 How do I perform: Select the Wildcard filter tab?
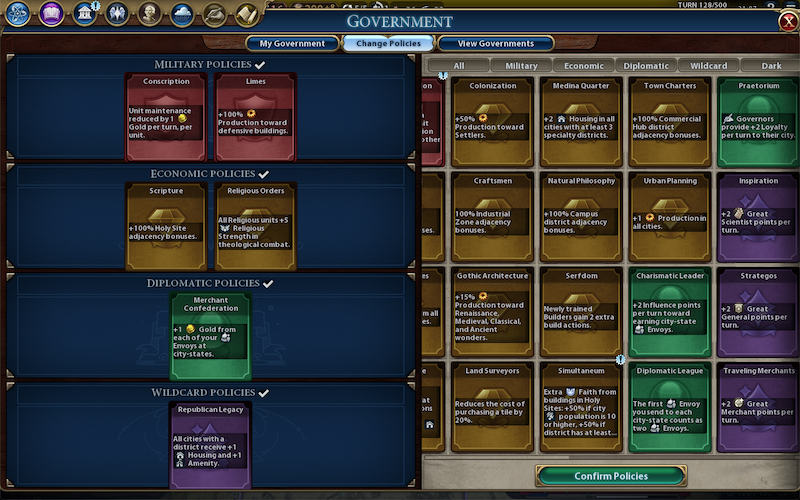click(x=709, y=66)
